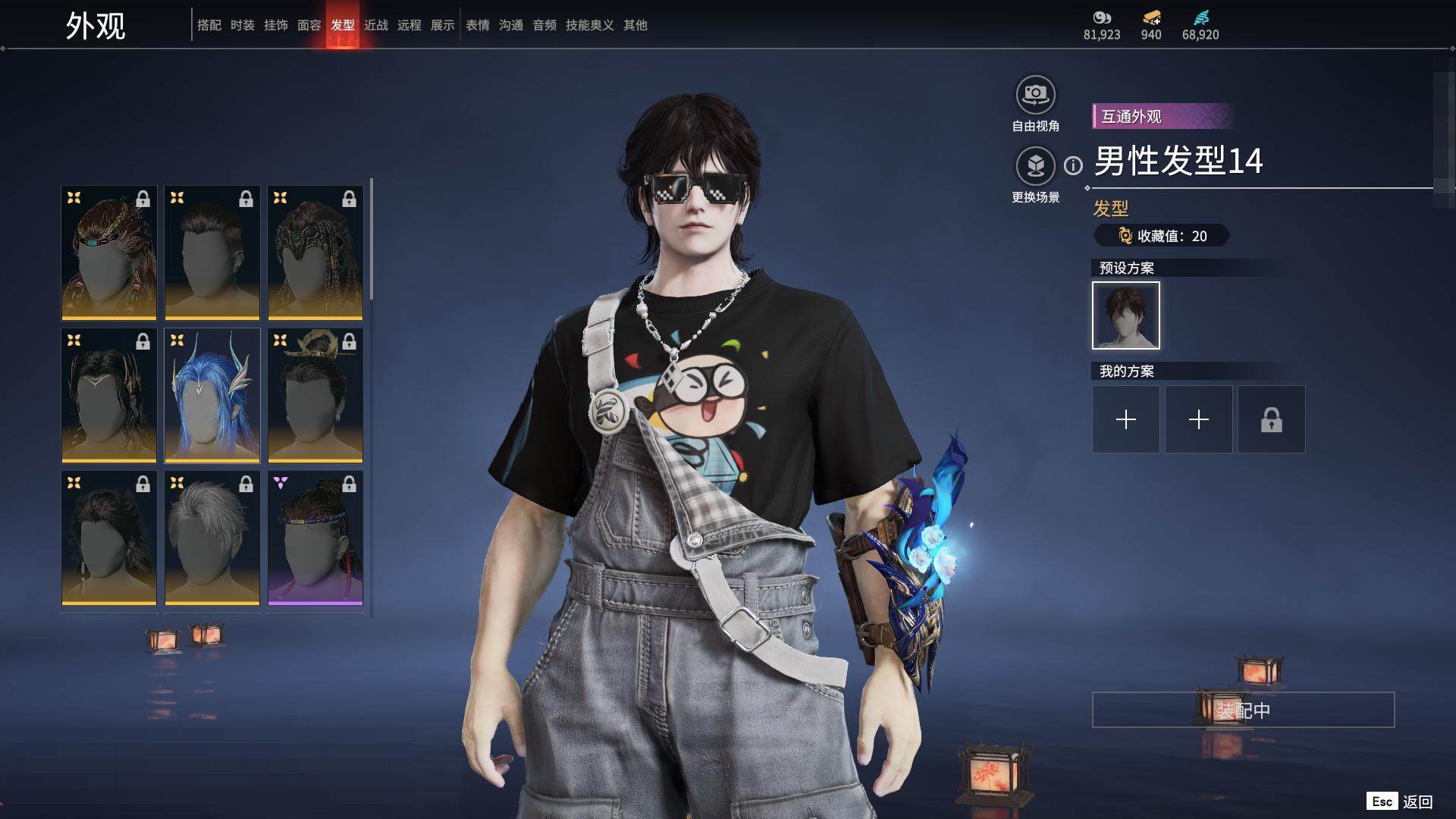This screenshot has height=819, width=1456.
Task: Open the 技能奥义 skills tab
Action: pos(589,25)
